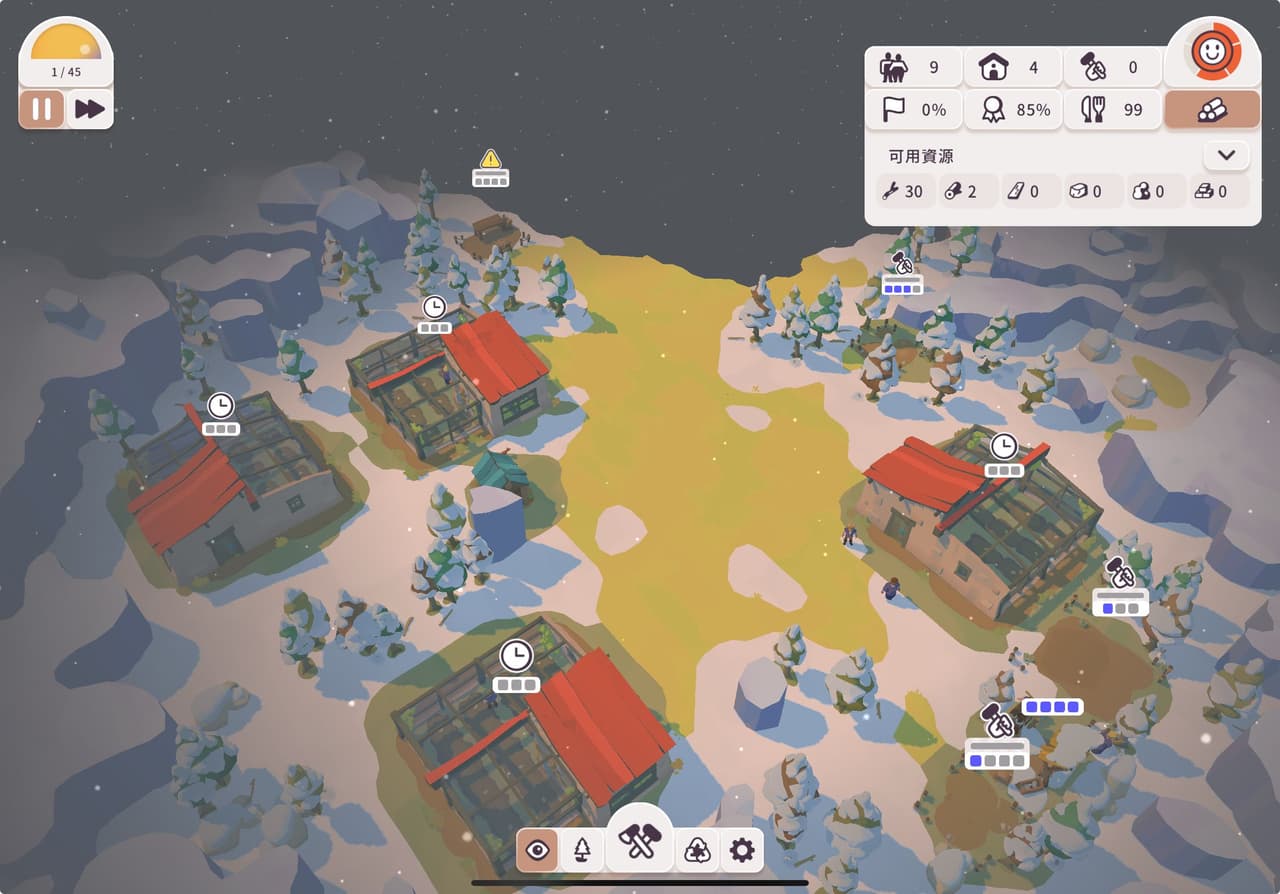
Task: Select the recycle demolish tool
Action: pos(697,850)
